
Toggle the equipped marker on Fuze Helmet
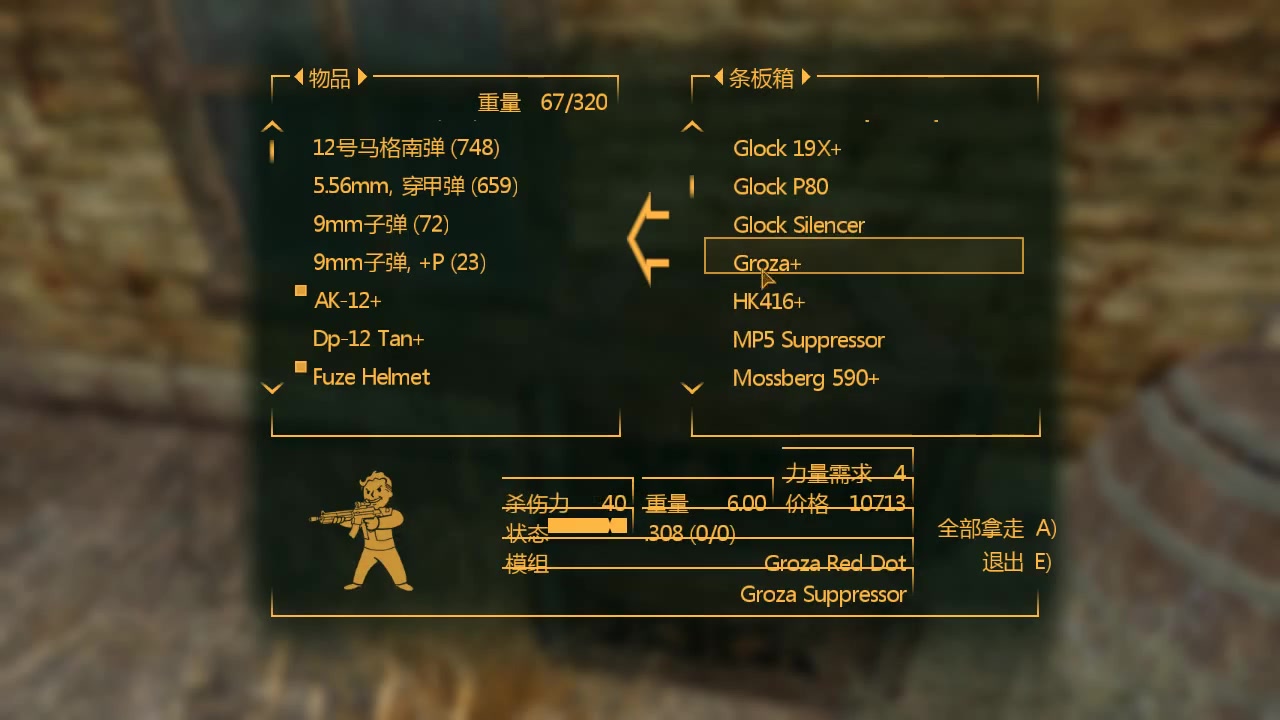(300, 367)
